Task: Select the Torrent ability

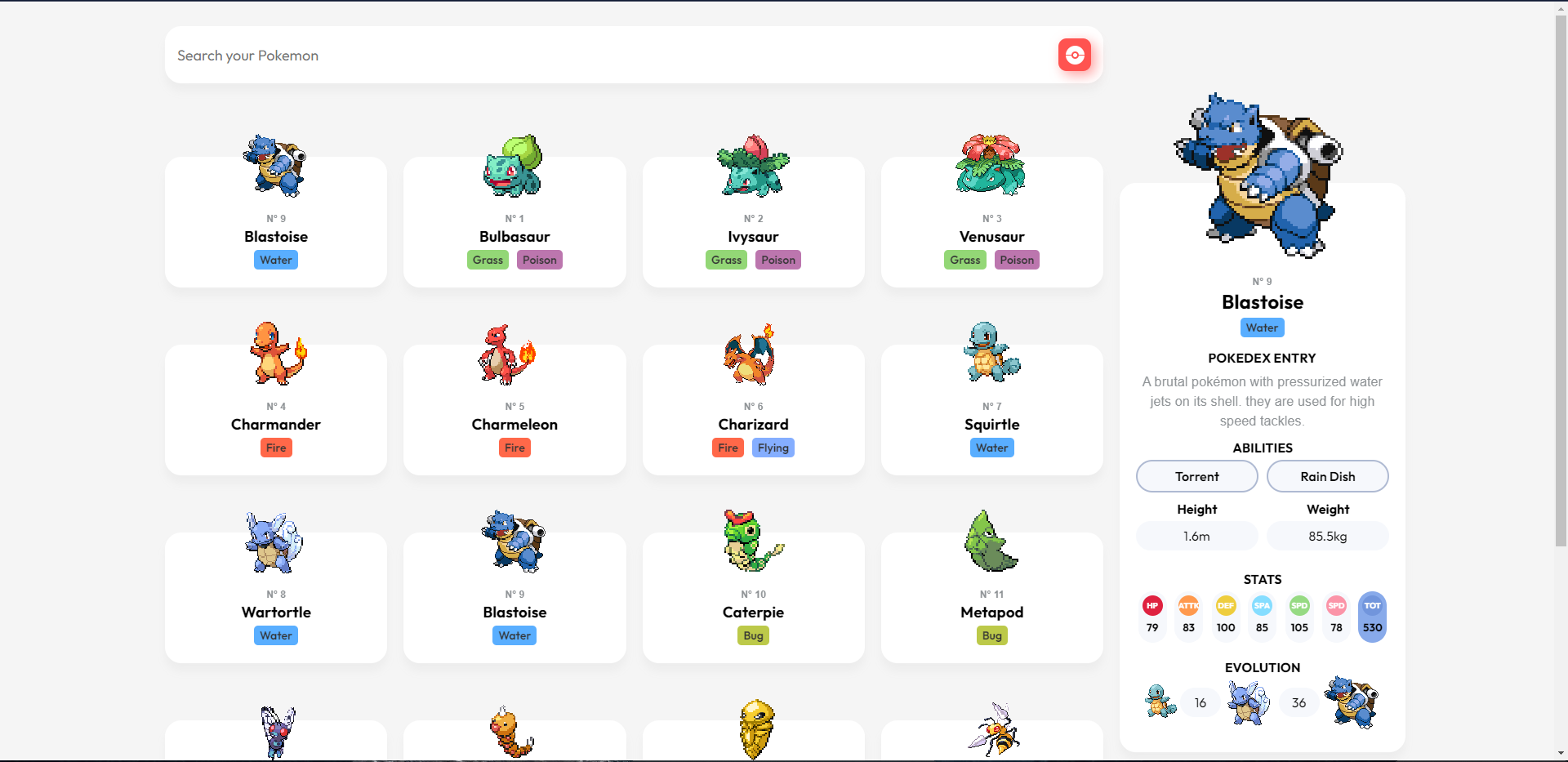Action: coord(1196,476)
